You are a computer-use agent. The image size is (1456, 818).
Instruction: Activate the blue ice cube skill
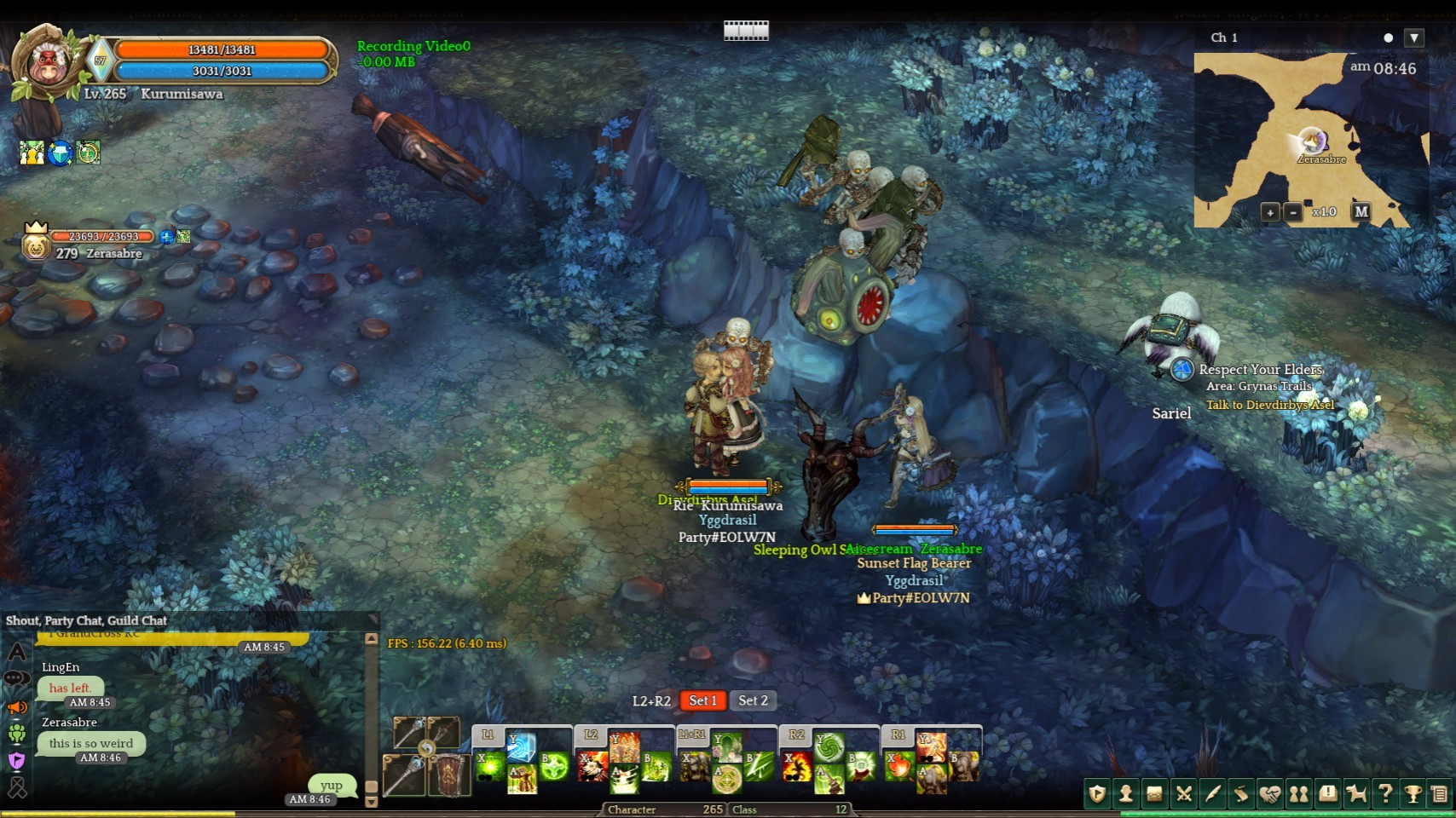coord(521,747)
